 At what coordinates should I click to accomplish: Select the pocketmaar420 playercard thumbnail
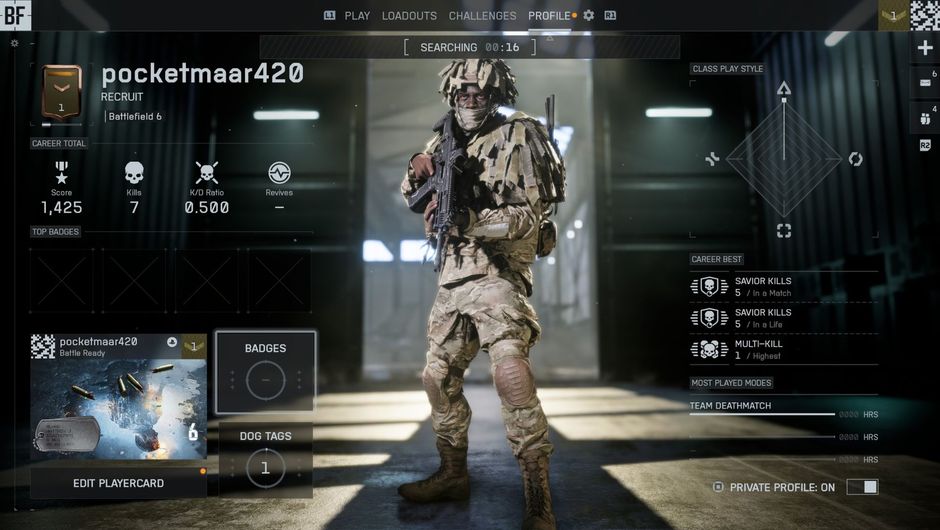pos(118,398)
